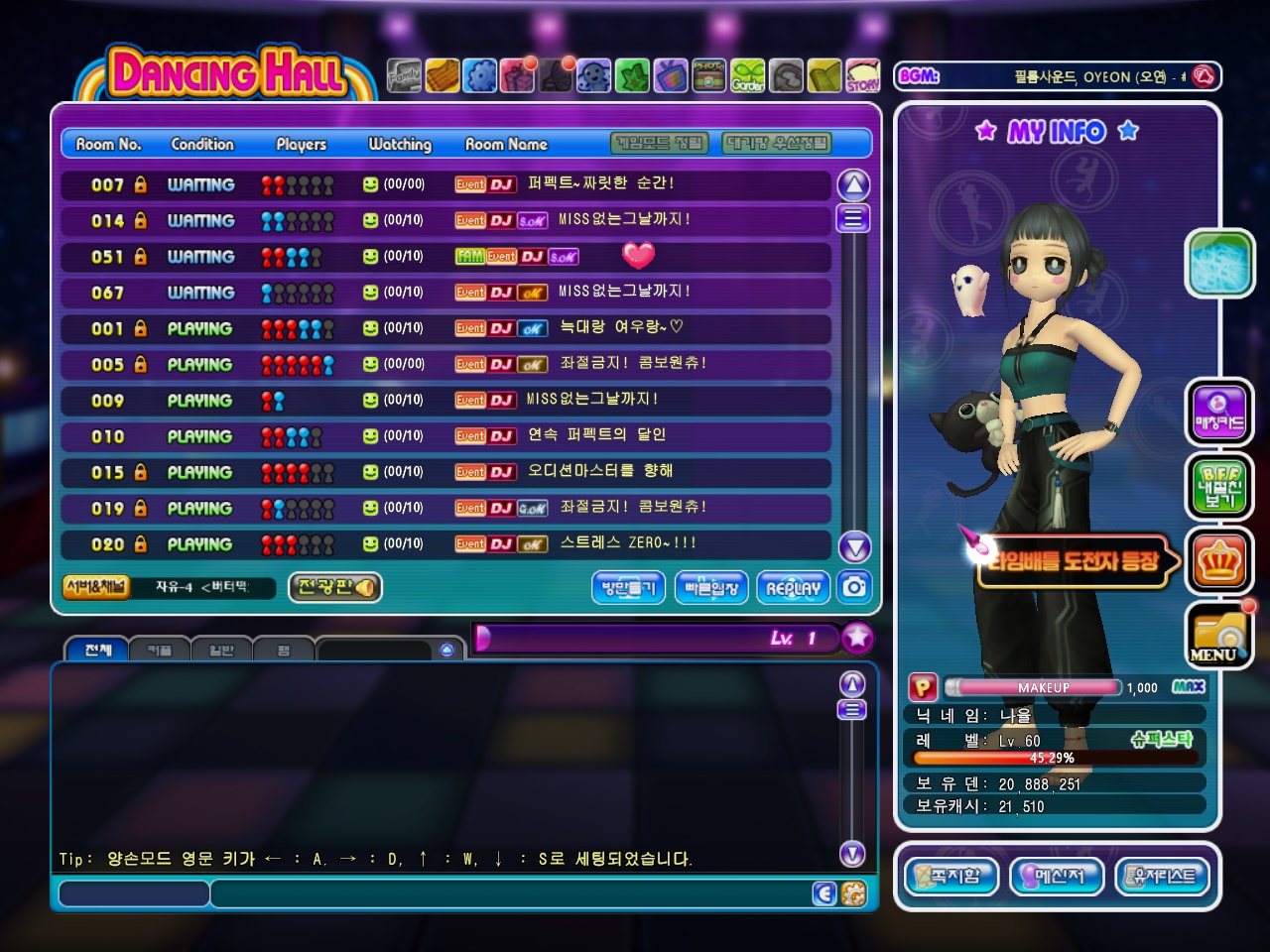
Task: Open the Family icon in top toolbar
Action: point(404,75)
